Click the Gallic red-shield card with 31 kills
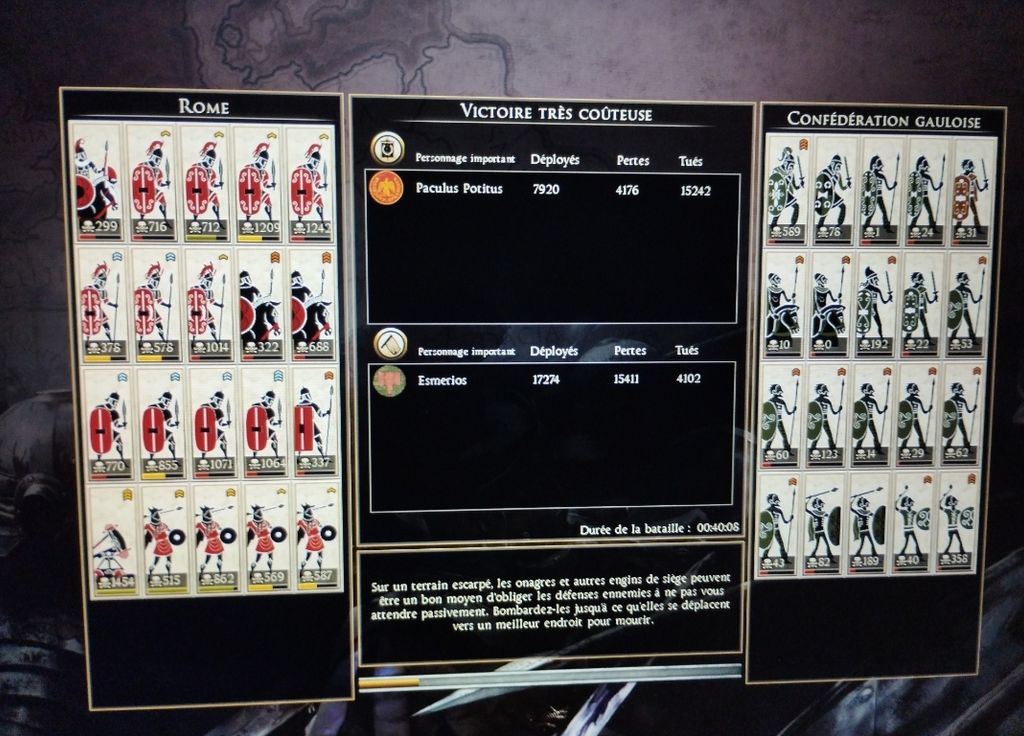This screenshot has height=736, width=1024. click(967, 192)
